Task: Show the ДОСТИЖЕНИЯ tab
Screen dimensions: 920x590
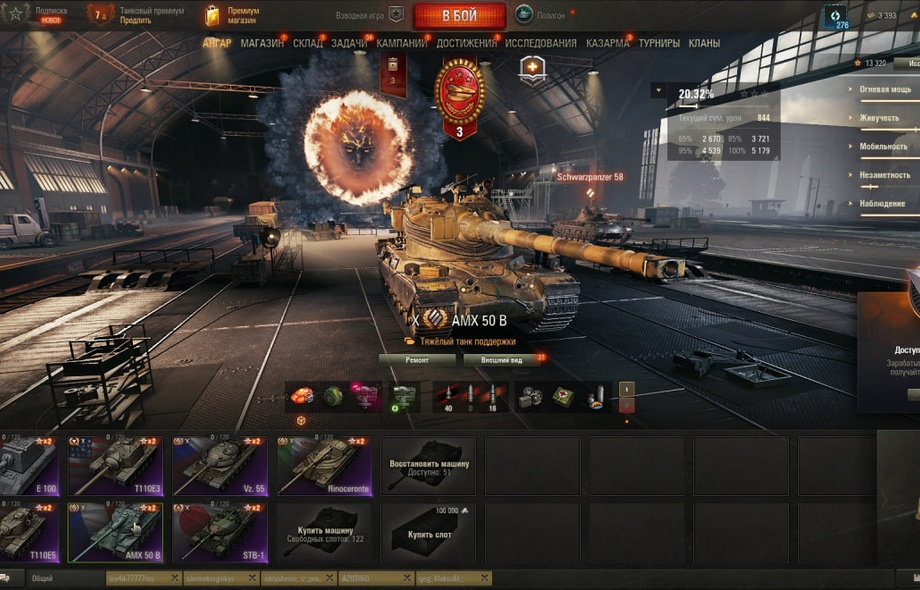Action: click(x=466, y=43)
